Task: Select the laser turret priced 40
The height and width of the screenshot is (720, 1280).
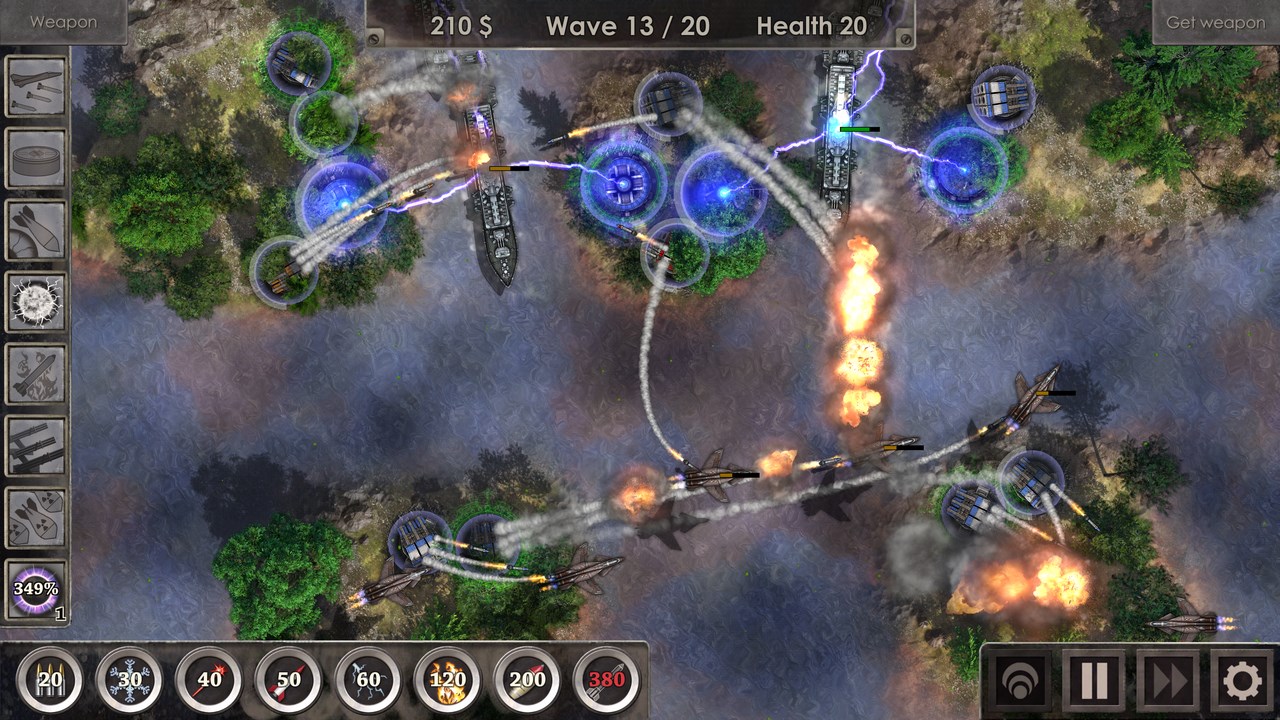Action: [208, 679]
